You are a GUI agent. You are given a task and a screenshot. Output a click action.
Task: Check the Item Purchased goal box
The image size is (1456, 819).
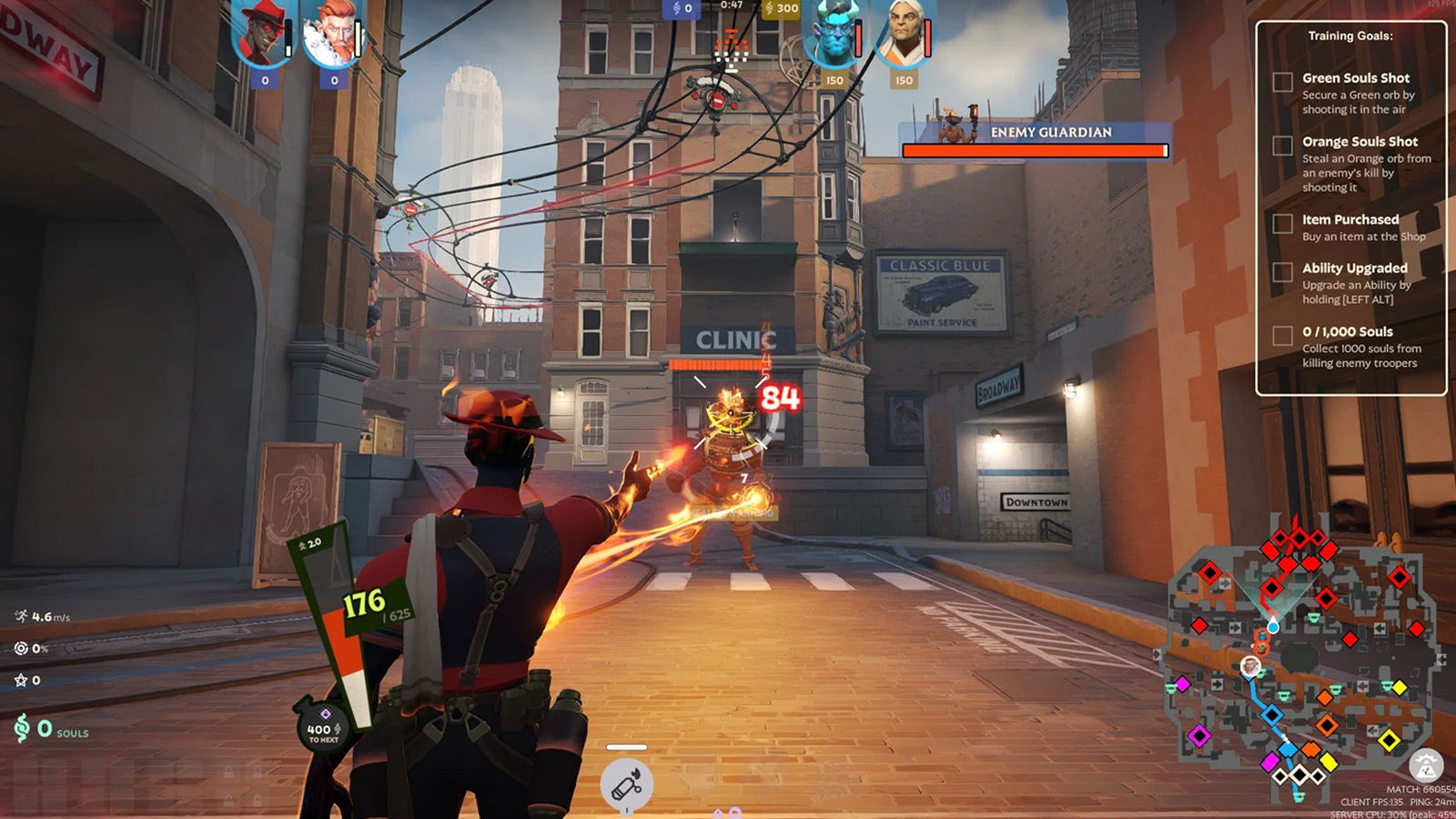pos(1282,224)
